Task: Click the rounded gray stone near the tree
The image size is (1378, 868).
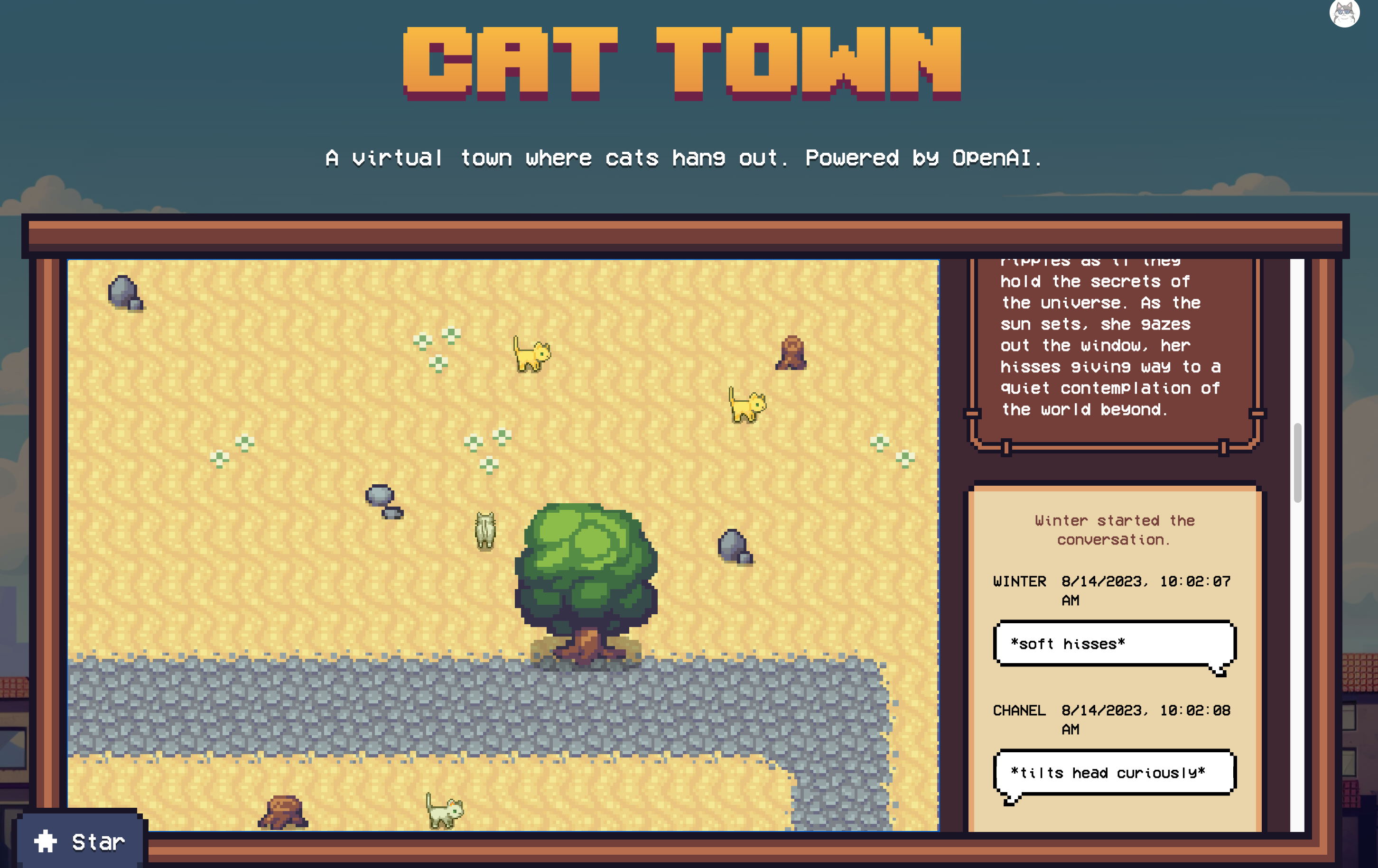Action: point(733,544)
